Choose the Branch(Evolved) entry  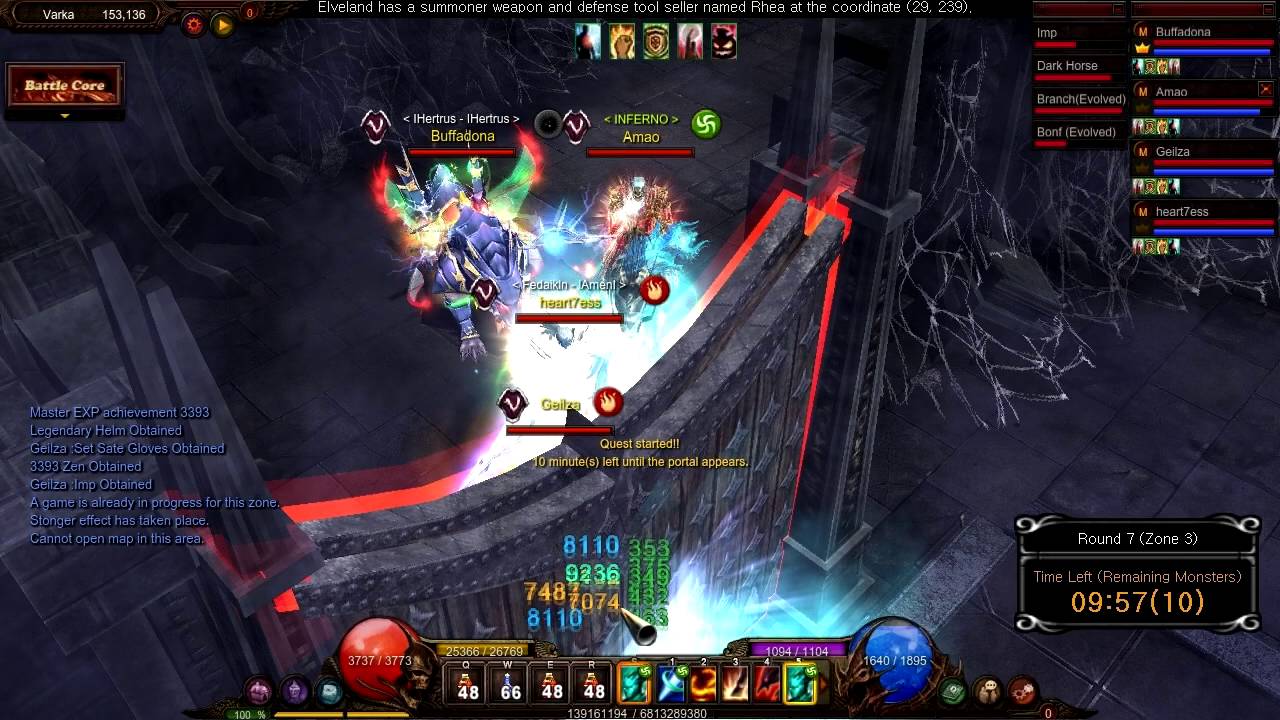coord(1080,100)
